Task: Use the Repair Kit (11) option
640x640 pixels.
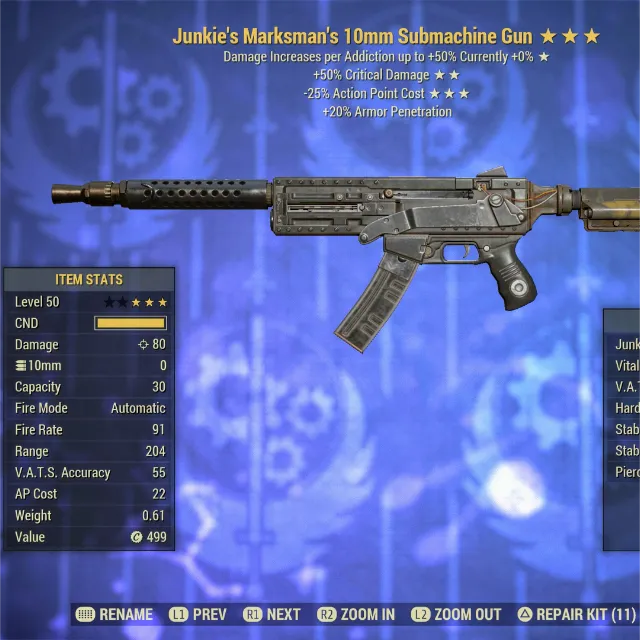Action: 576,614
